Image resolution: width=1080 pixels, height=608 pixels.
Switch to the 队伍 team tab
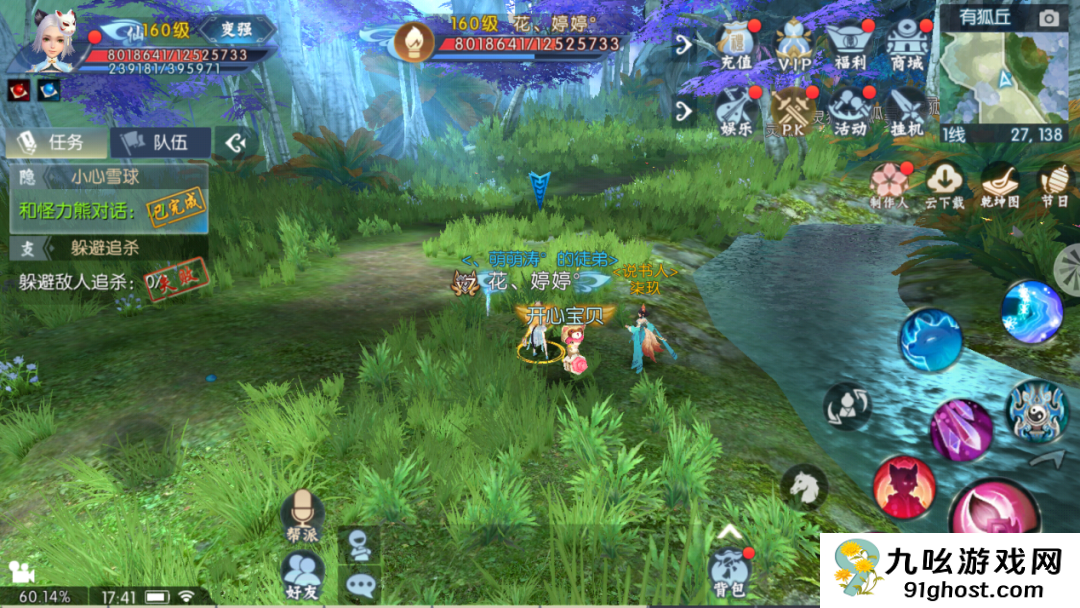tap(160, 142)
